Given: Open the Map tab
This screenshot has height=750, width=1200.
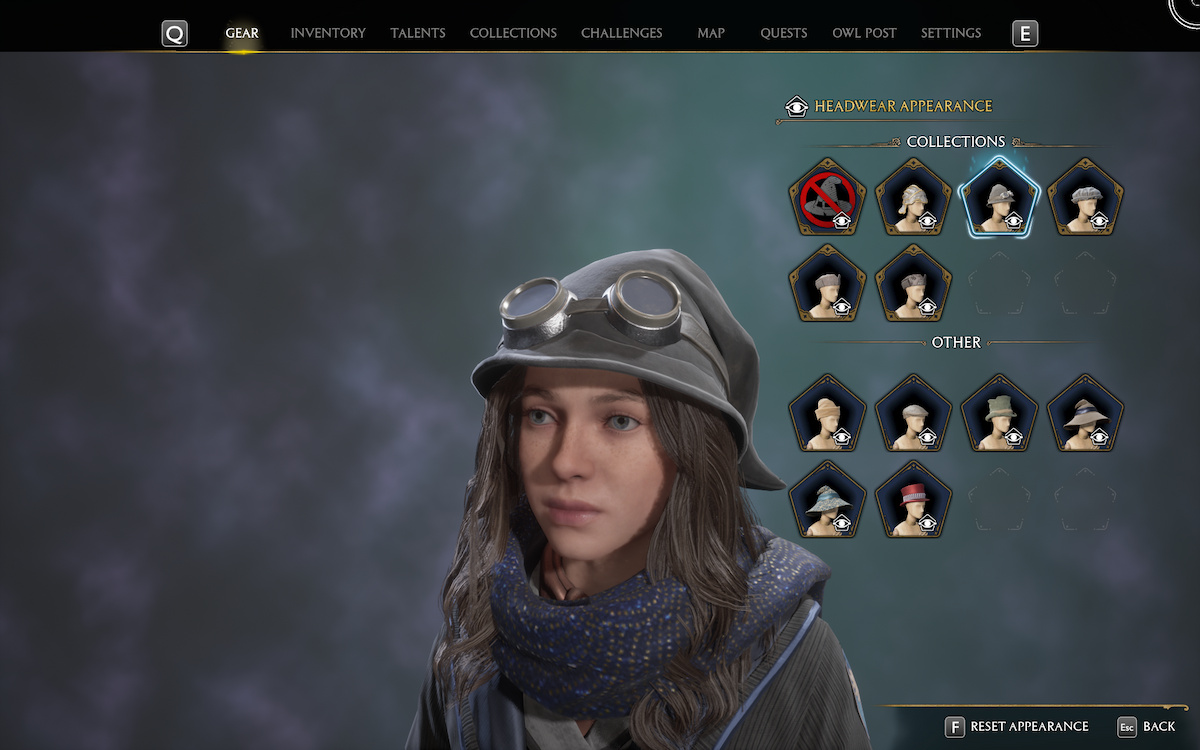Looking at the screenshot, I should pos(711,33).
